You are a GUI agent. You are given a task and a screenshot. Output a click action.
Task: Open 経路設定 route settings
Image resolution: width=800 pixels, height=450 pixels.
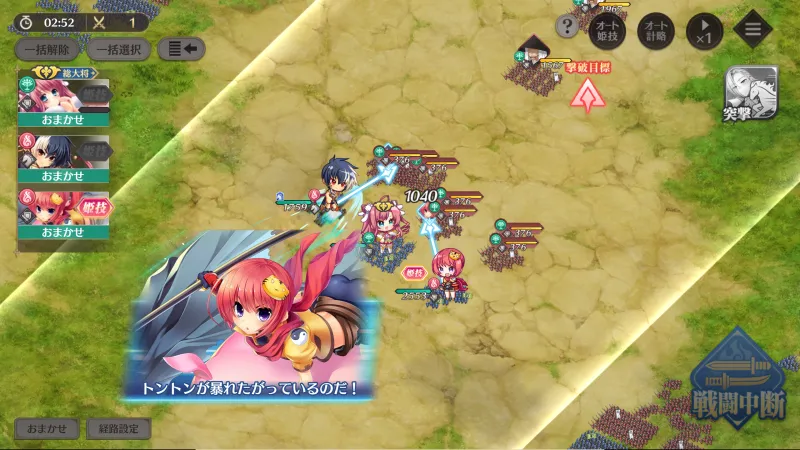click(118, 429)
